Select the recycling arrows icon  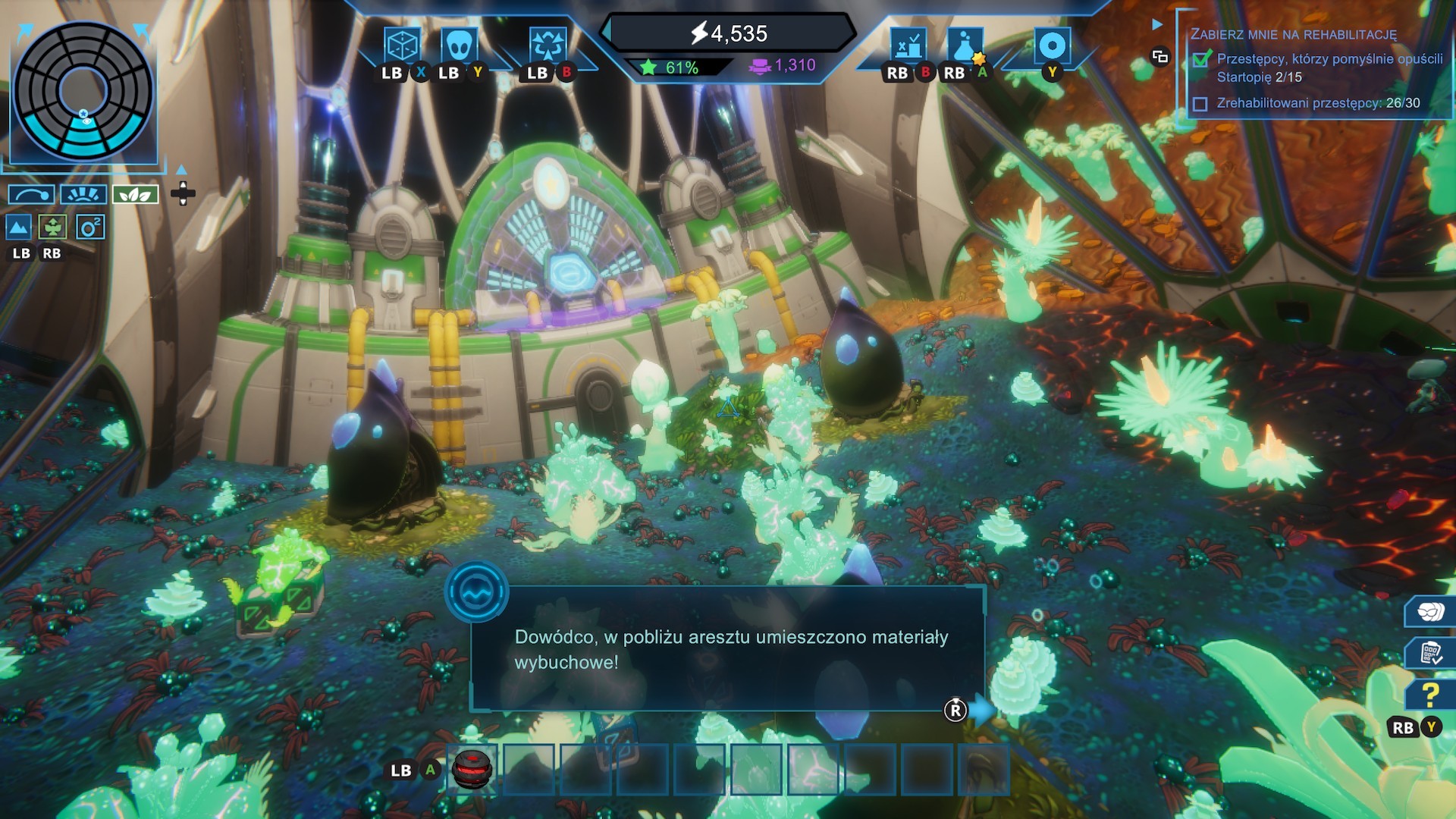tap(547, 45)
